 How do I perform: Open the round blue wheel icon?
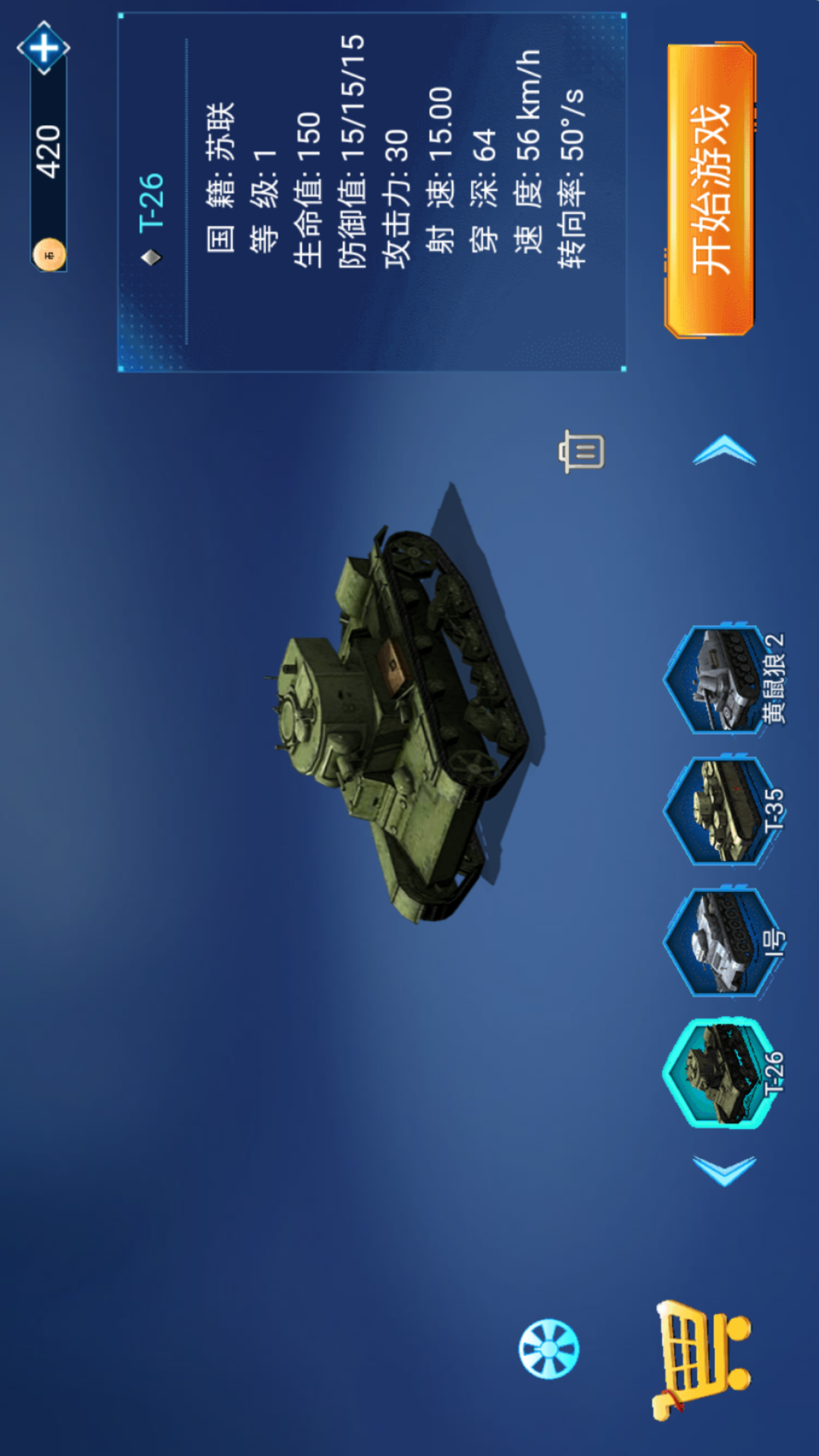coord(549,1348)
